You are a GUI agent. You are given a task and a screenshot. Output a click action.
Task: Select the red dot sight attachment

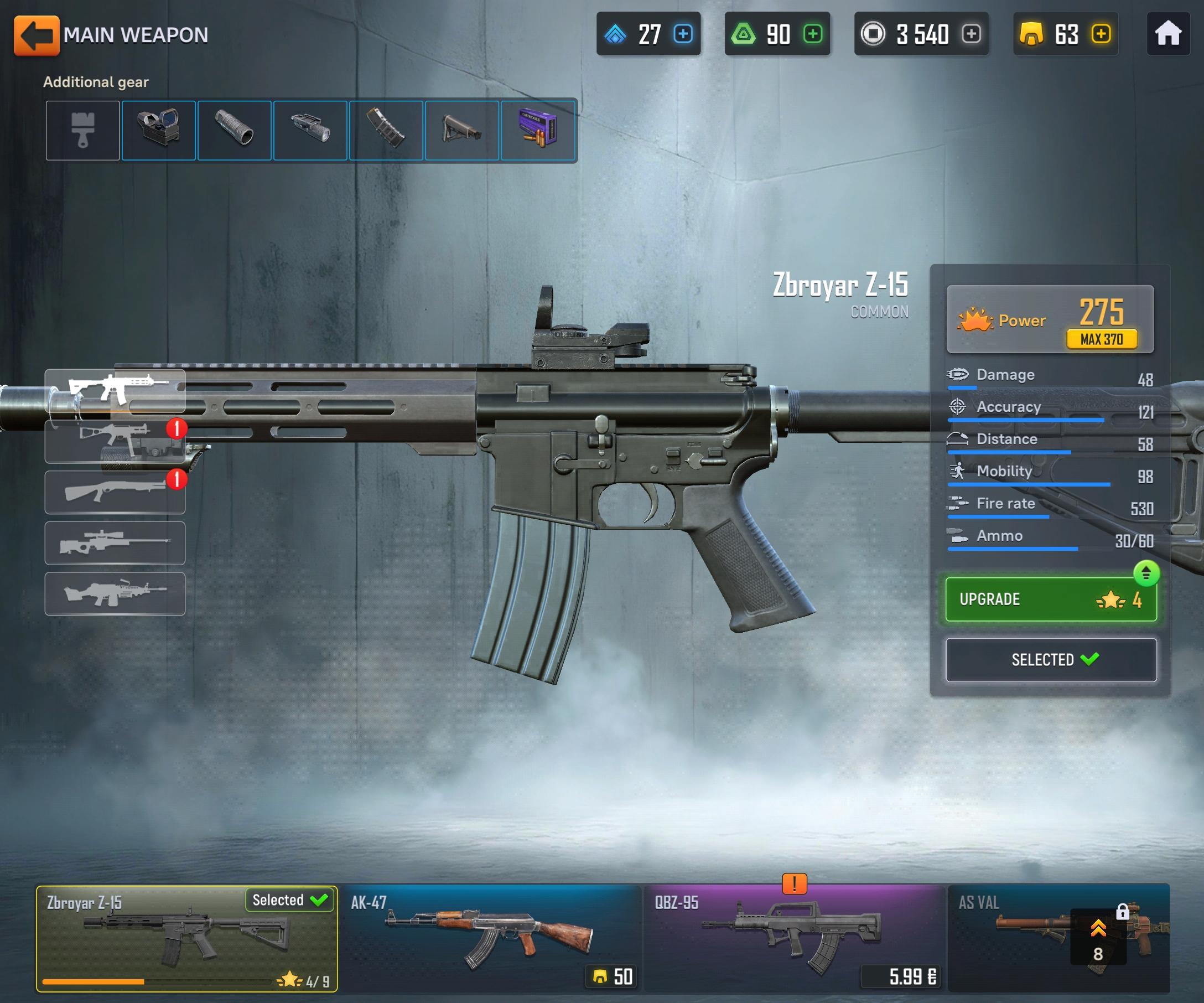tap(159, 130)
